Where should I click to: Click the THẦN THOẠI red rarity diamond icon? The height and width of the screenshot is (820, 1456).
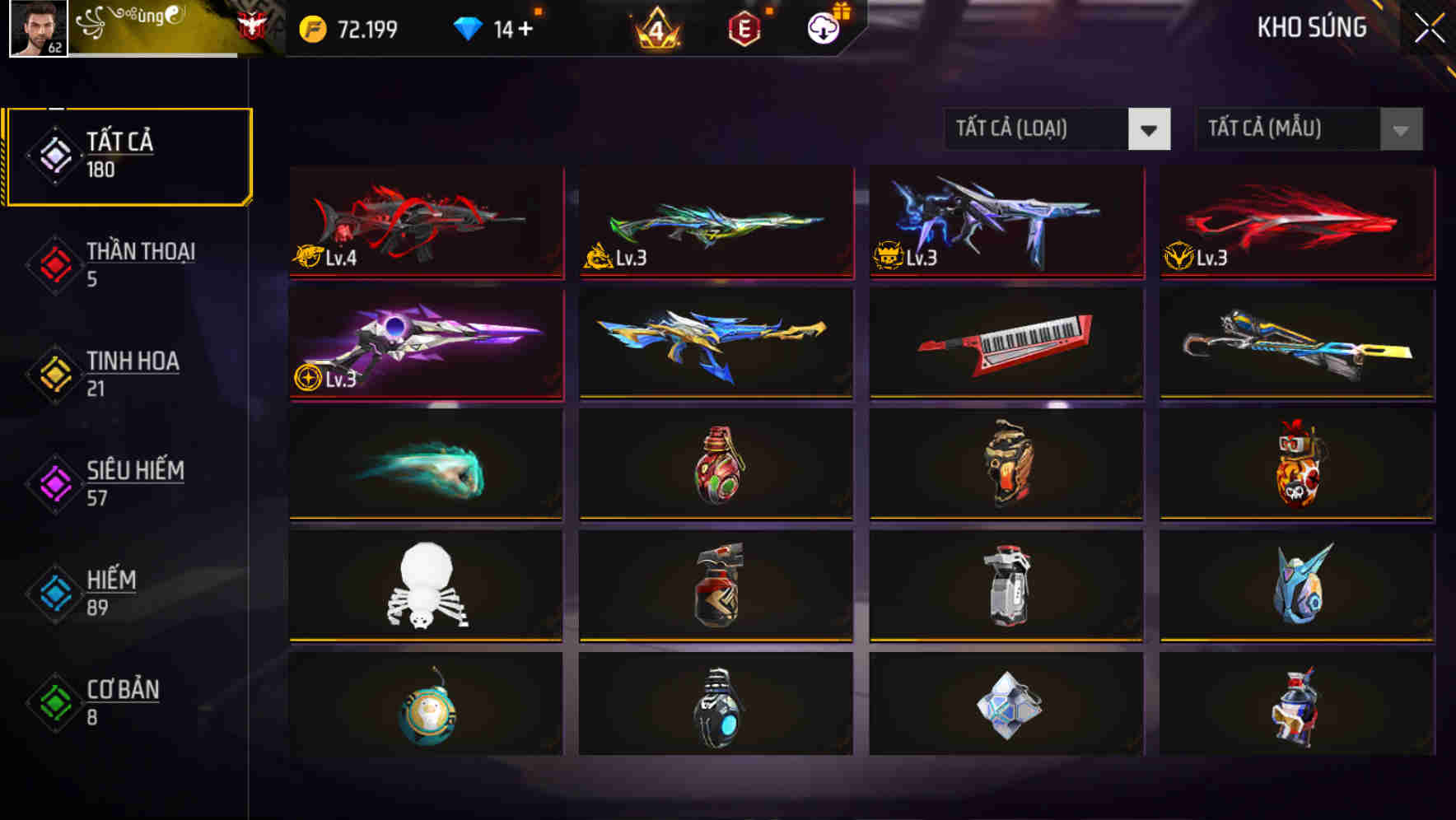tap(53, 264)
